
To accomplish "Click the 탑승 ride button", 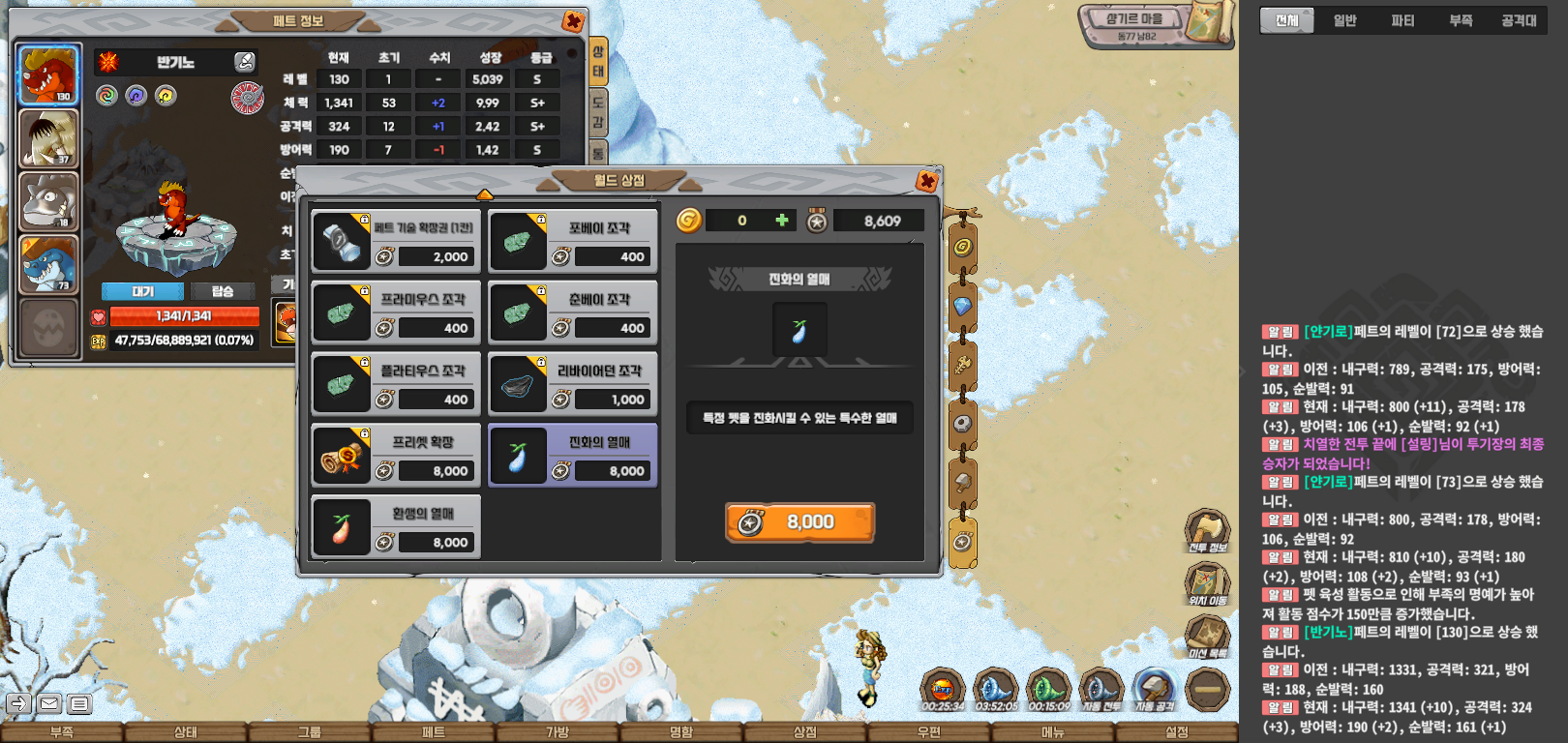I will pos(223,291).
